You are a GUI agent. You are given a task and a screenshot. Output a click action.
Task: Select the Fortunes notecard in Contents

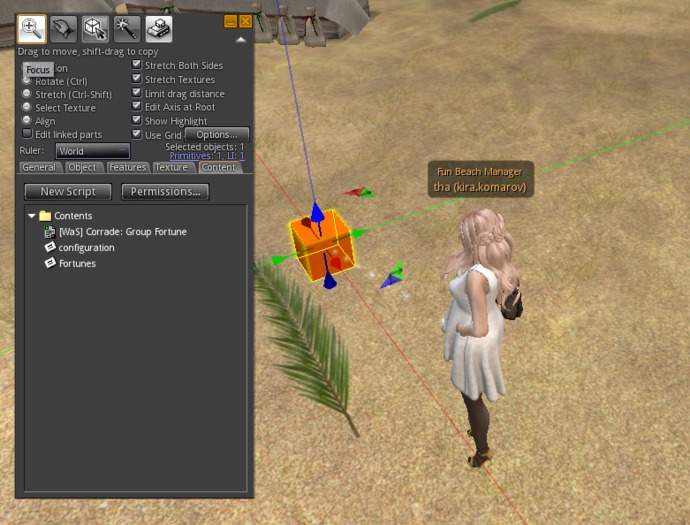[77, 263]
